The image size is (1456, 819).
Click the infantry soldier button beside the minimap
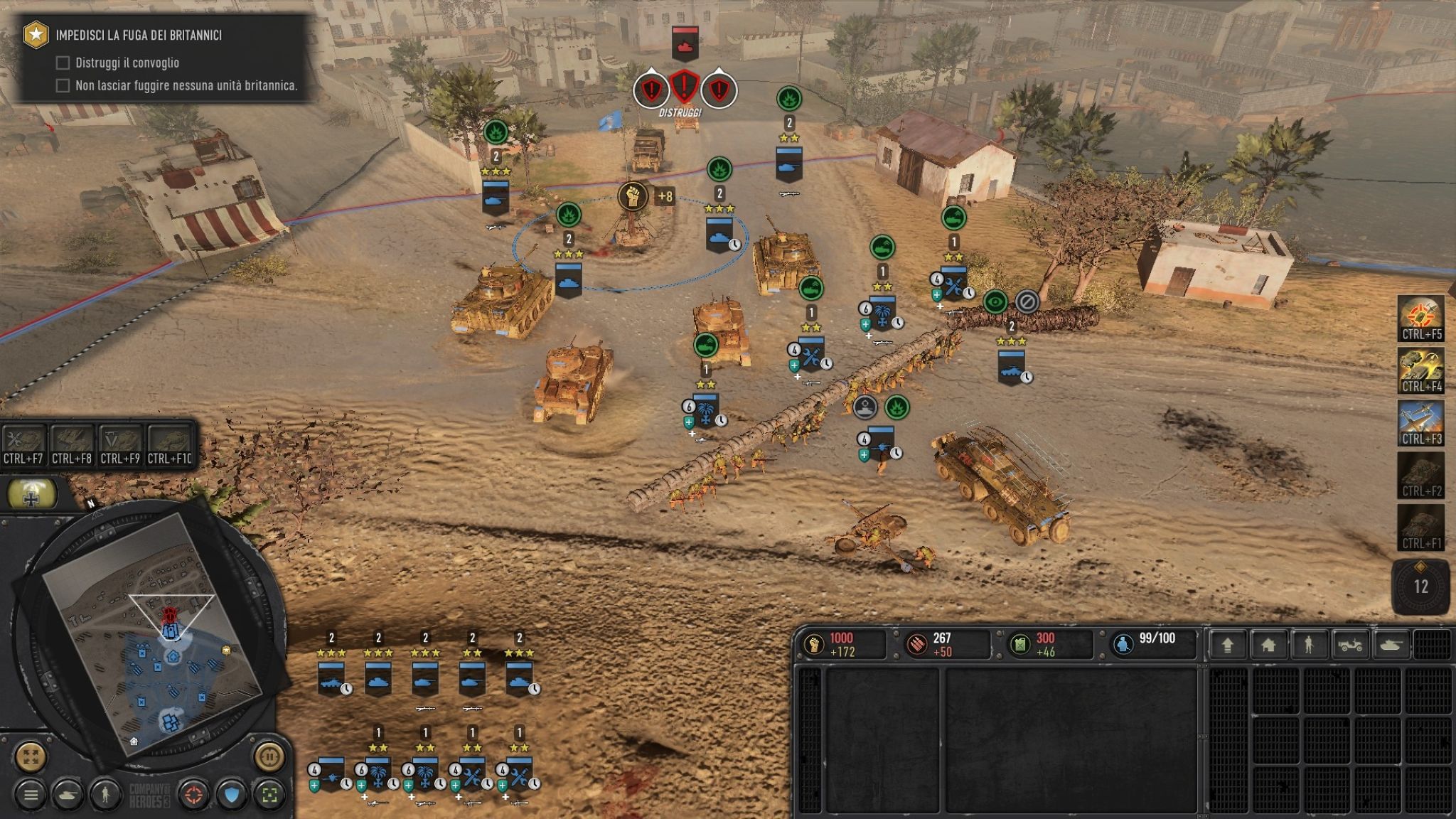pyautogui.click(x=105, y=795)
